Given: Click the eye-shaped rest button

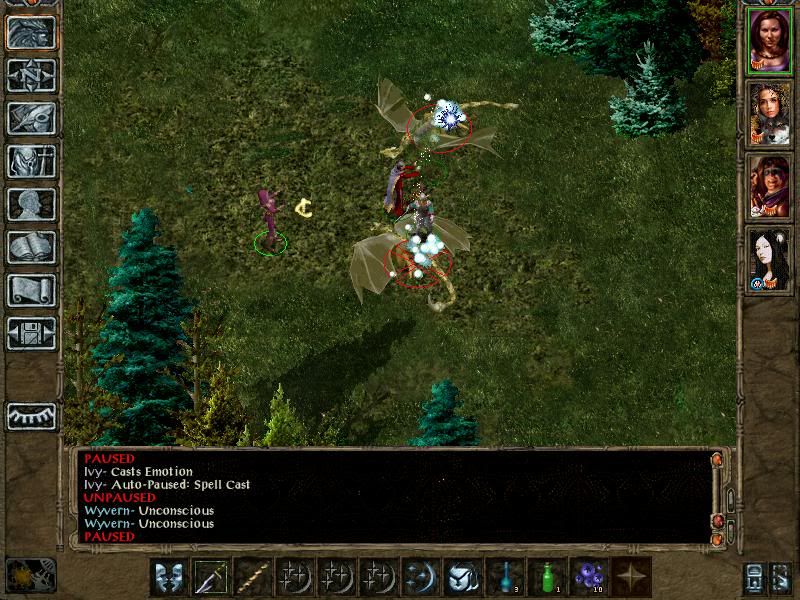Looking at the screenshot, I should tap(31, 416).
